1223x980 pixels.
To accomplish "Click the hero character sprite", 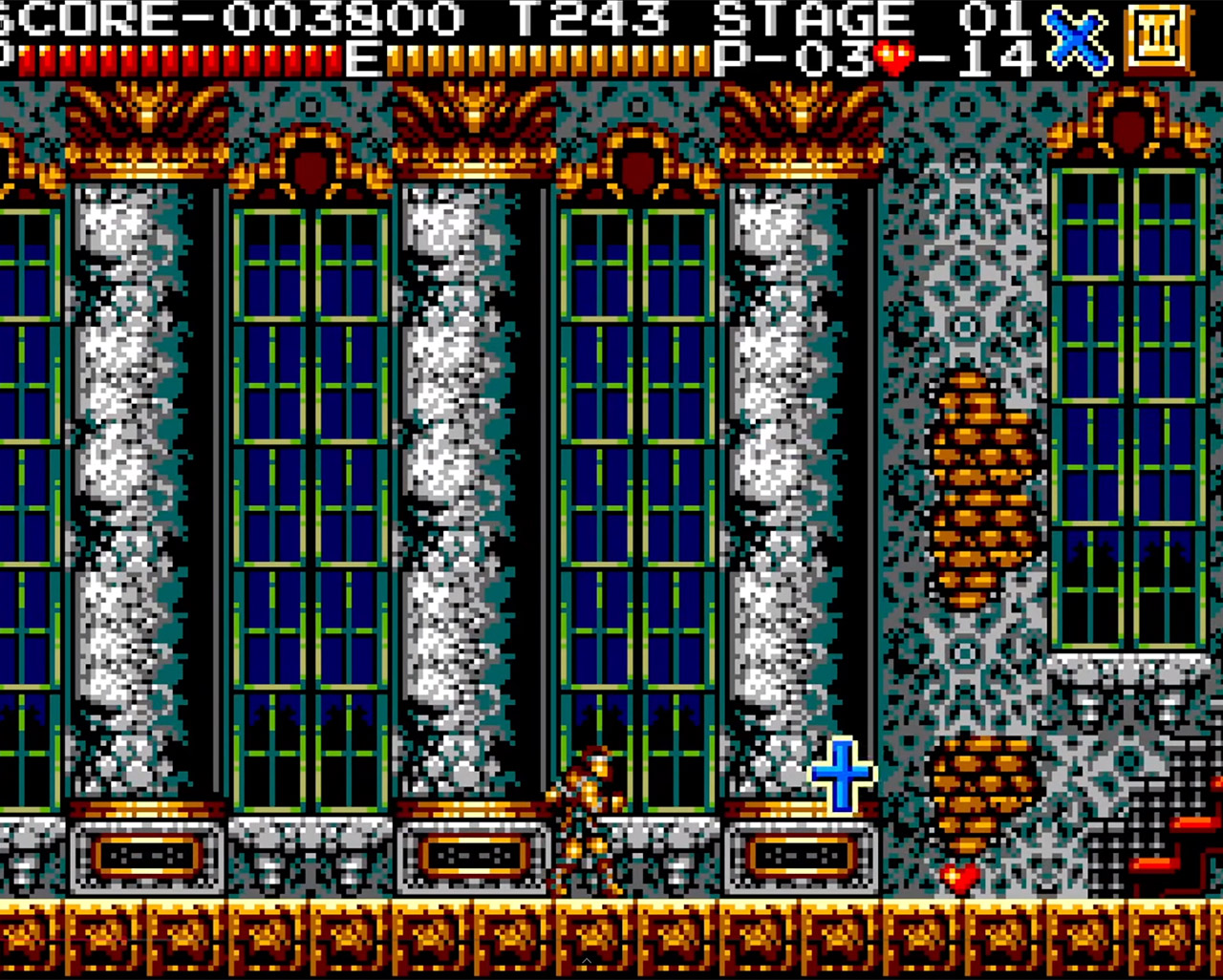I will pyautogui.click(x=588, y=821).
